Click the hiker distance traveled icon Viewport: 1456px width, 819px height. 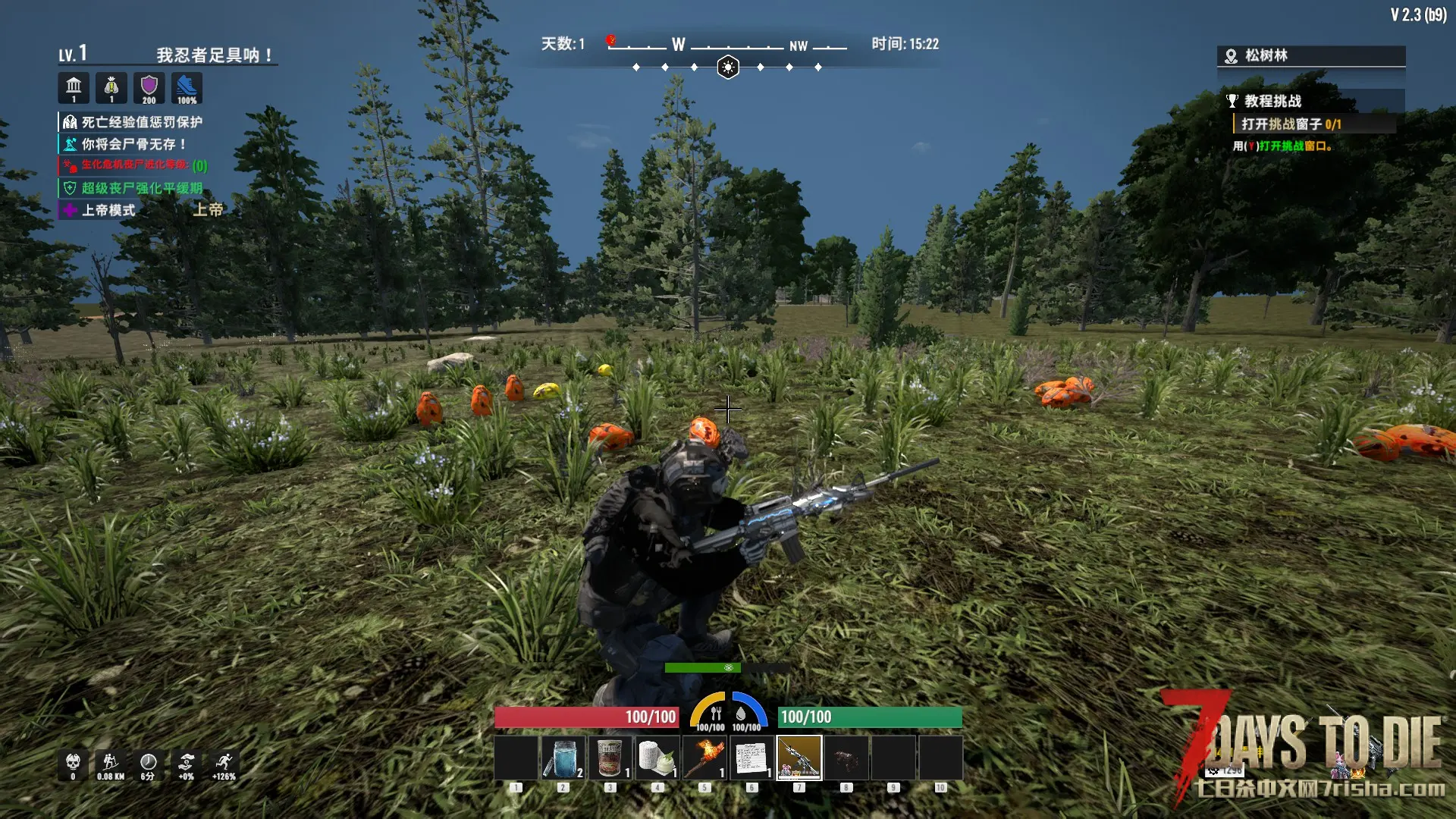coord(111,764)
